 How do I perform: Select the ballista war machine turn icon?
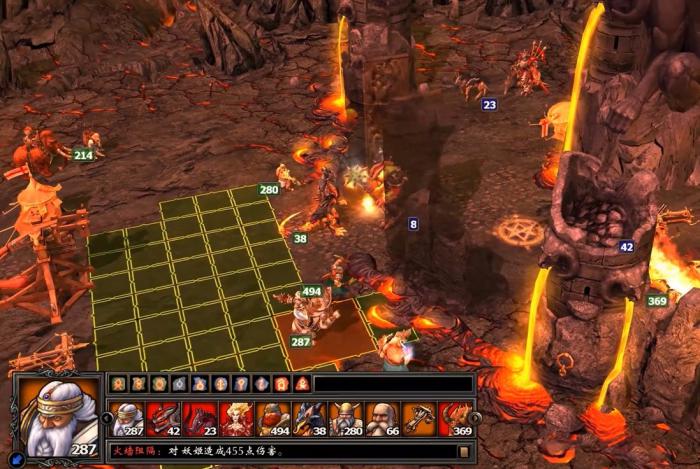(418, 418)
